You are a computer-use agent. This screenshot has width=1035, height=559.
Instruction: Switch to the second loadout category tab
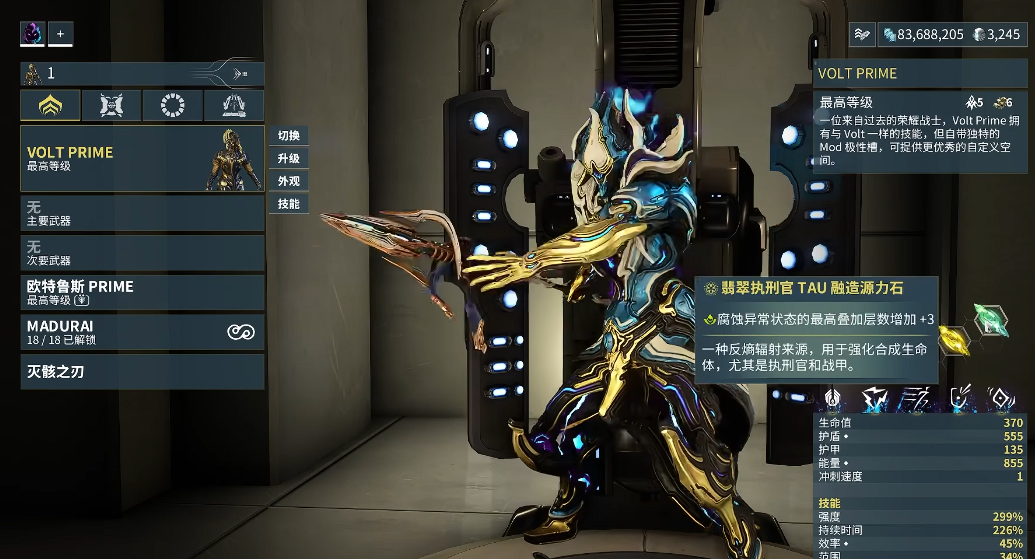[111, 105]
